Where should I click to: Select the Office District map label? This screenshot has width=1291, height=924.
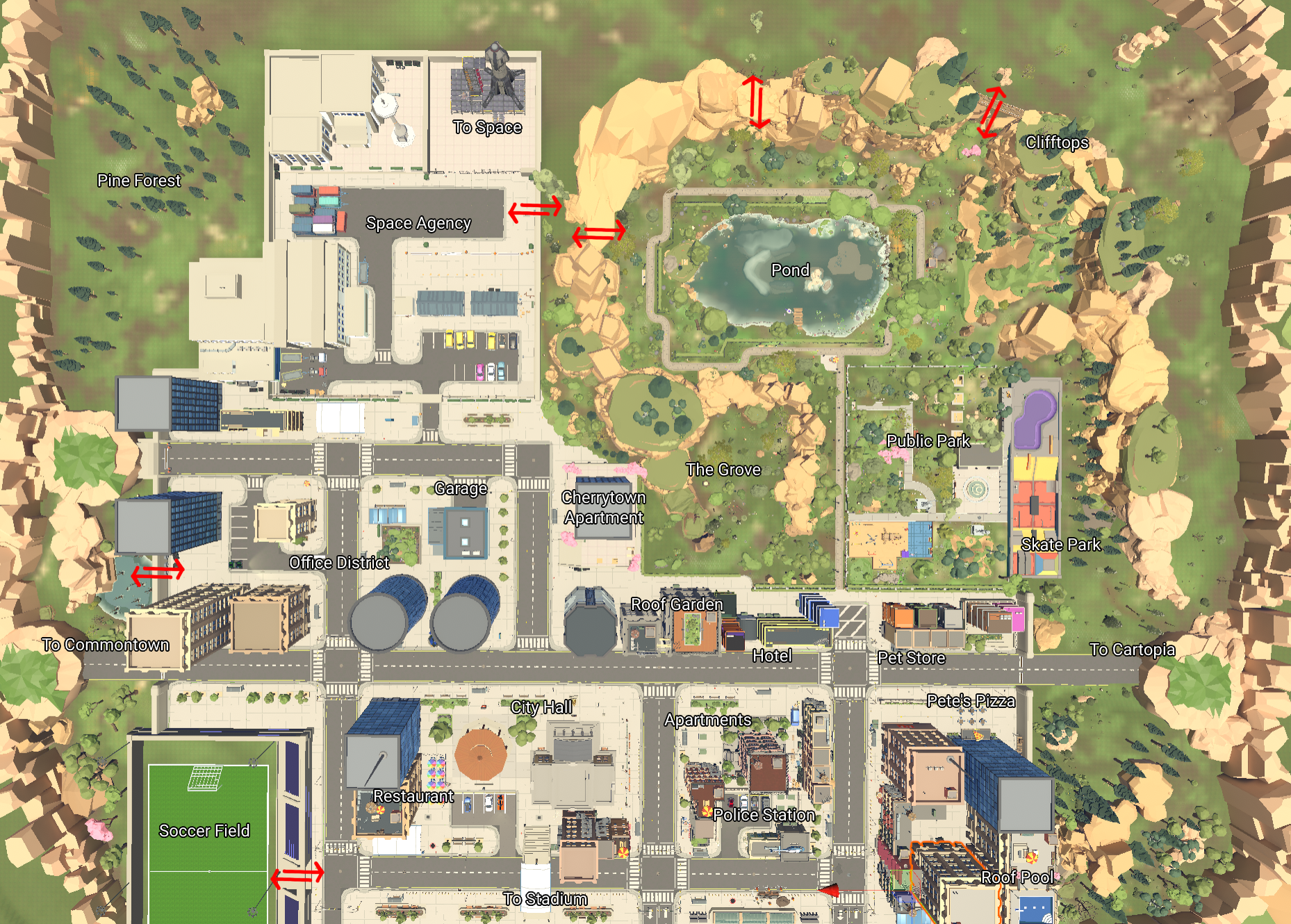pos(339,563)
